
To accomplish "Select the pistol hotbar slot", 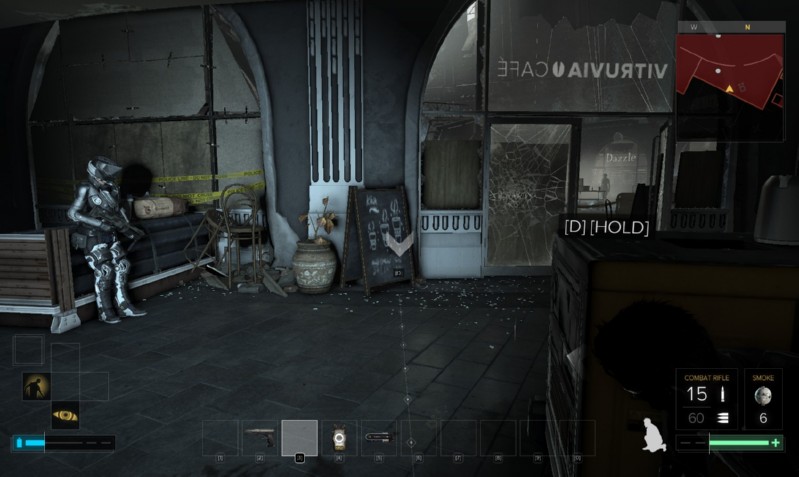I will click(x=259, y=437).
